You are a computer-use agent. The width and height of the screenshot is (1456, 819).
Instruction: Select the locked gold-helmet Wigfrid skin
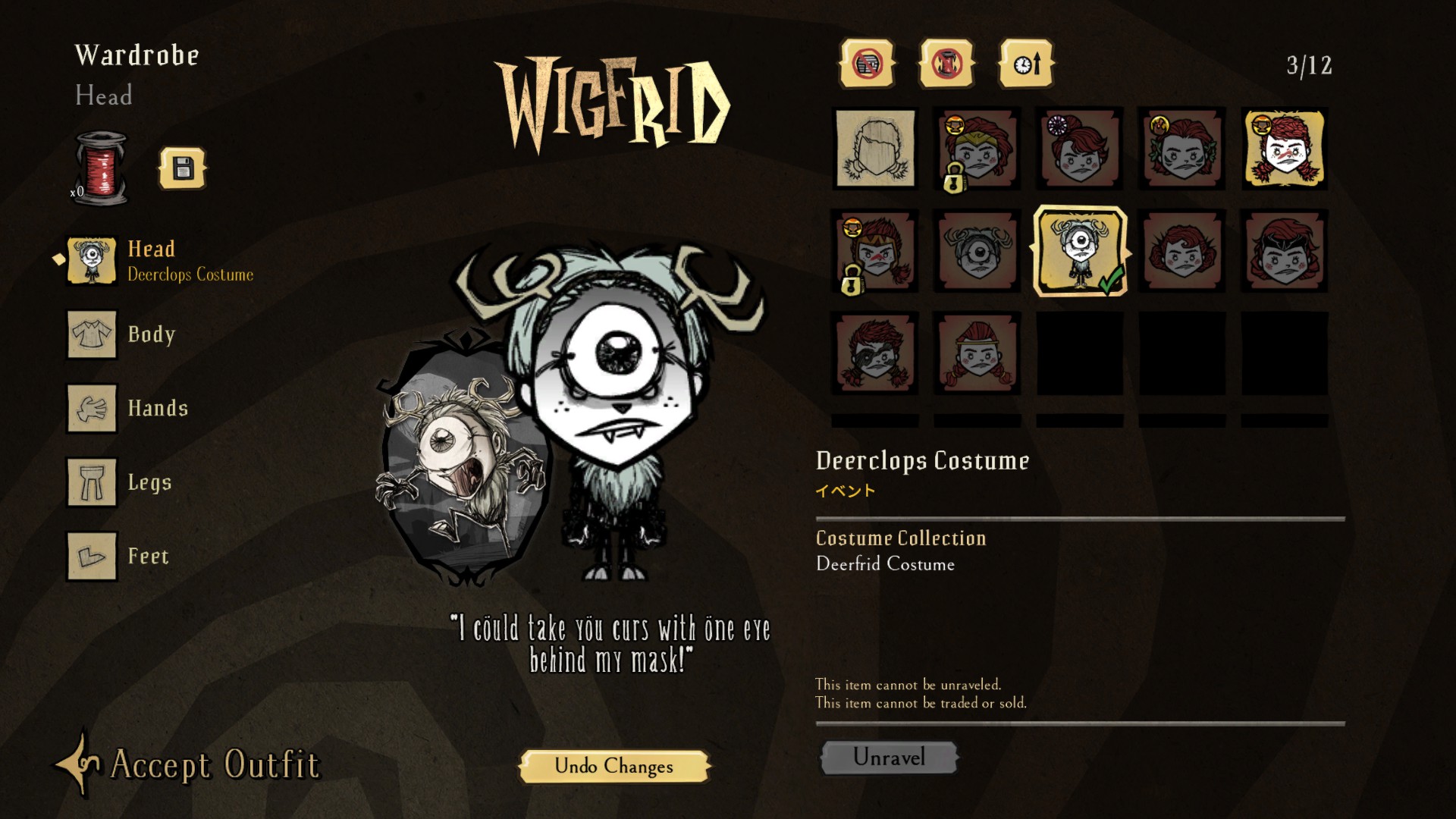tap(977, 149)
